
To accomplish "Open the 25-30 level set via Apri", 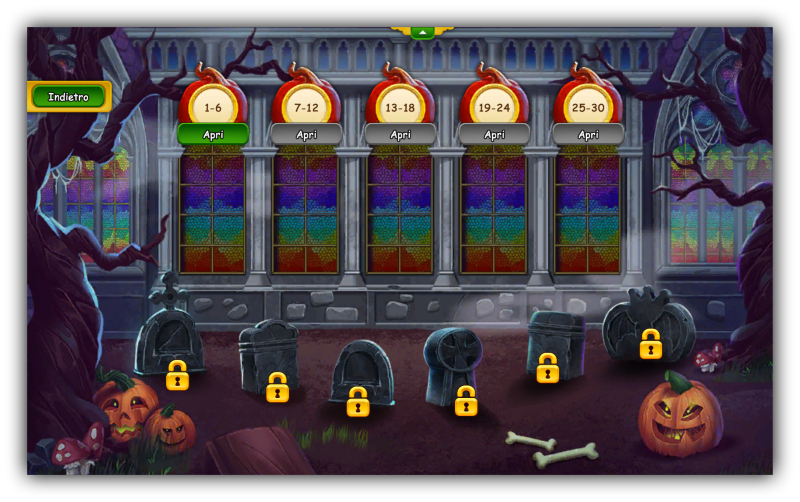I will pyautogui.click(x=588, y=134).
